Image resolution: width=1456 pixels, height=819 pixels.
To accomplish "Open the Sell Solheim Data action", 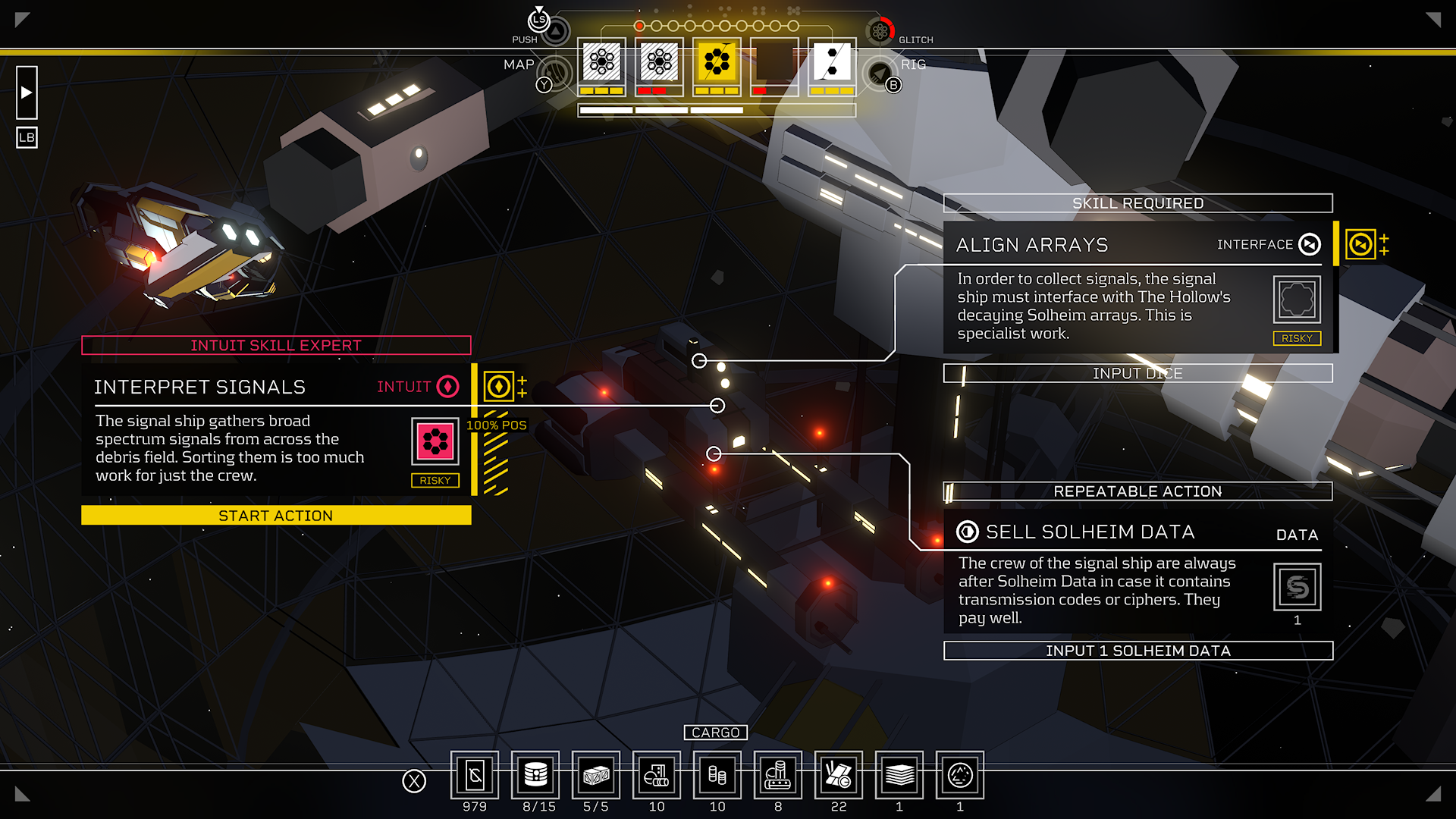I will point(1100,576).
